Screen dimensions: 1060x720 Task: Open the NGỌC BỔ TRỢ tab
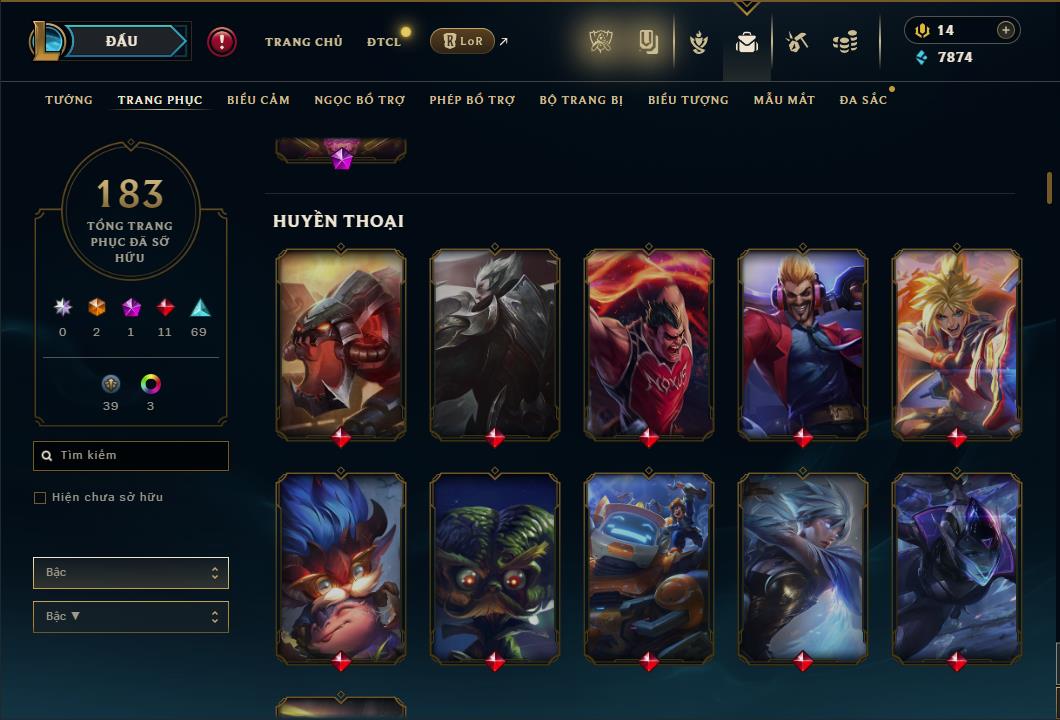(x=359, y=100)
